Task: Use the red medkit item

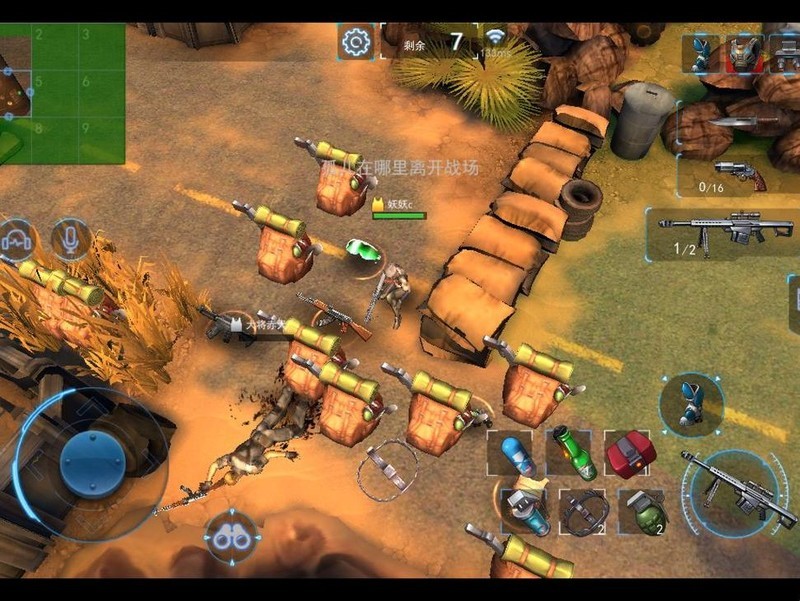Action: (630, 453)
